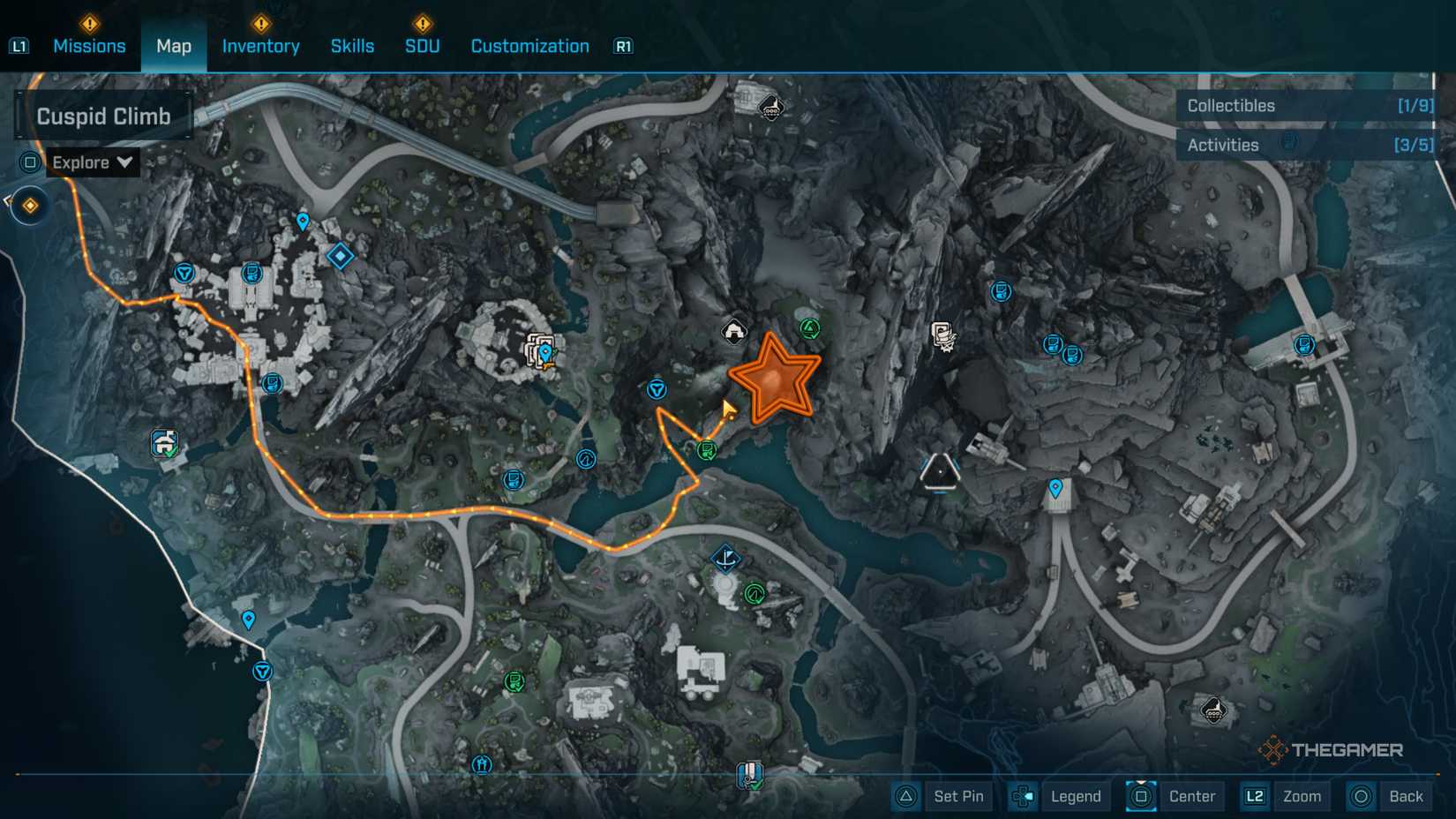This screenshot has height=819, width=1456.
Task: Open the Inventory tab
Action: [260, 46]
